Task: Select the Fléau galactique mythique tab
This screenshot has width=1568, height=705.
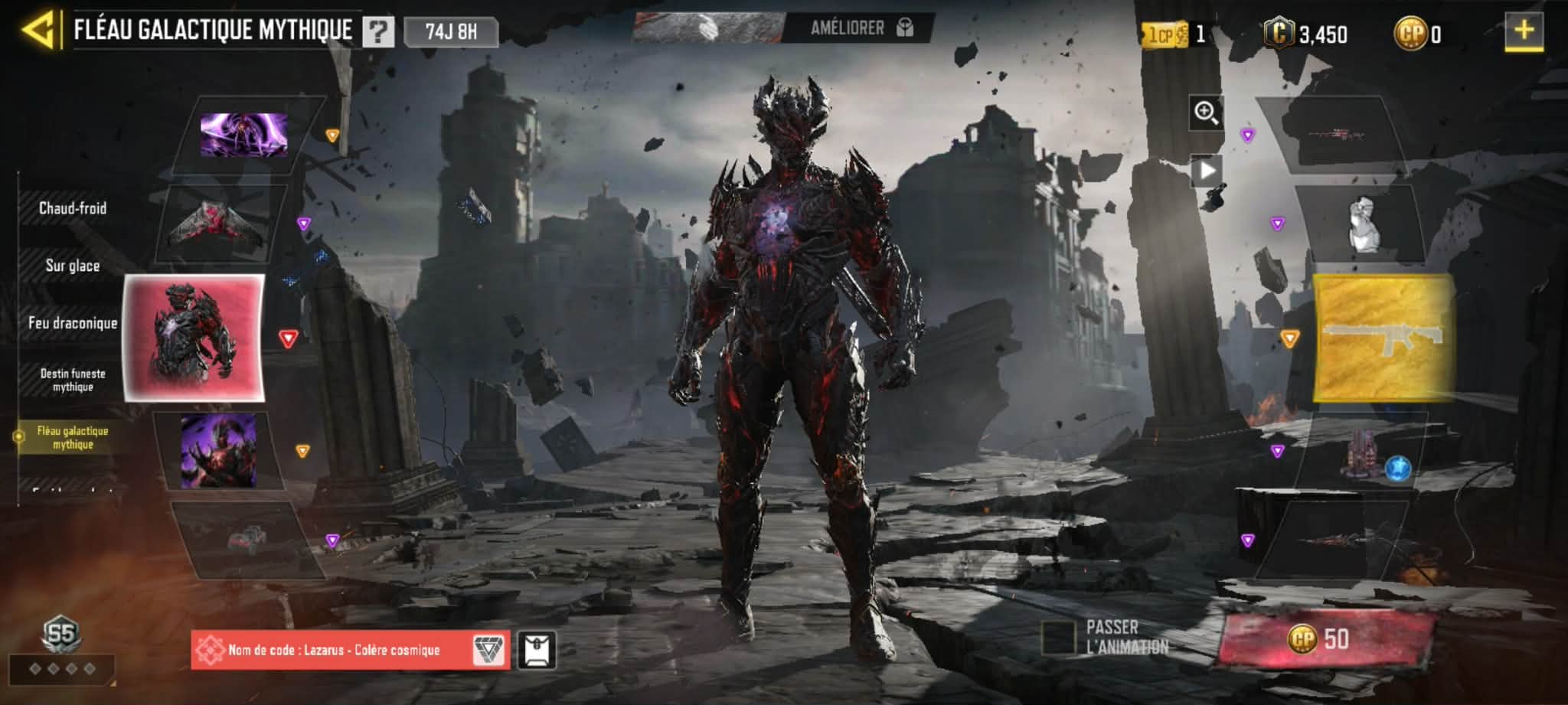Action: pyautogui.click(x=73, y=437)
